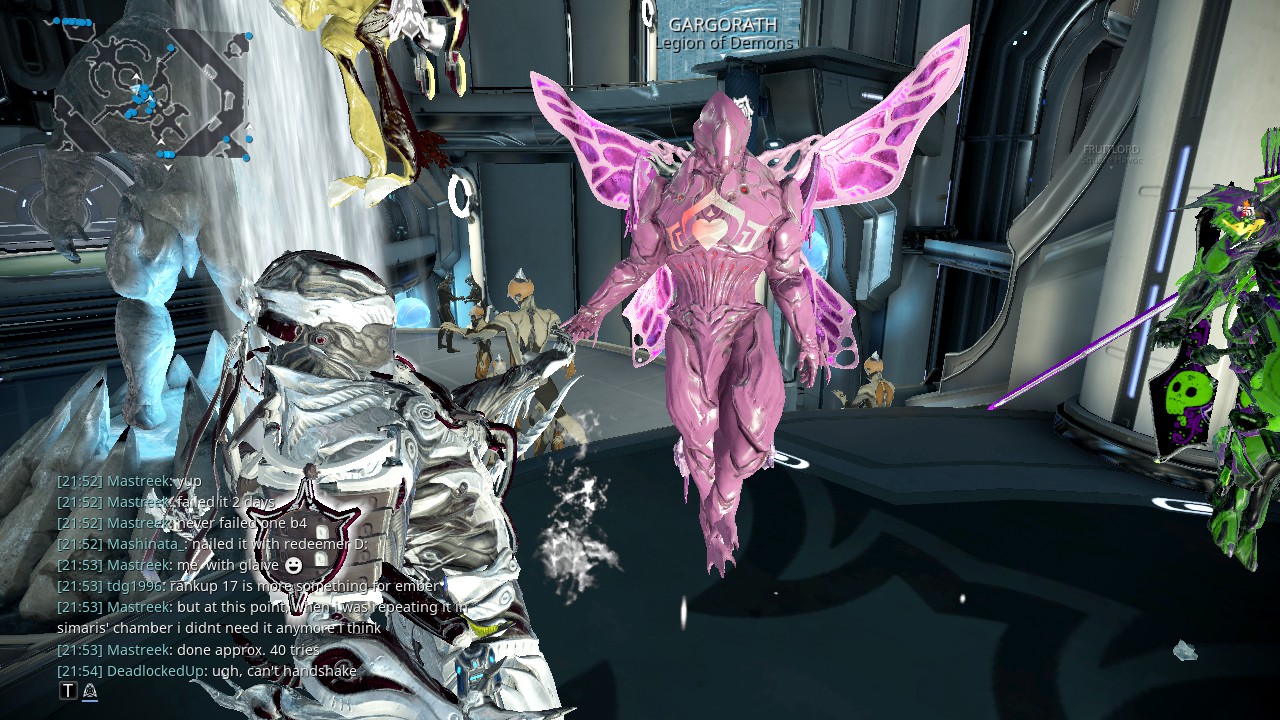Image resolution: width=1280 pixels, height=720 pixels.
Task: Click a blue squad marker cluster on the minimap
Action: coord(143,95)
